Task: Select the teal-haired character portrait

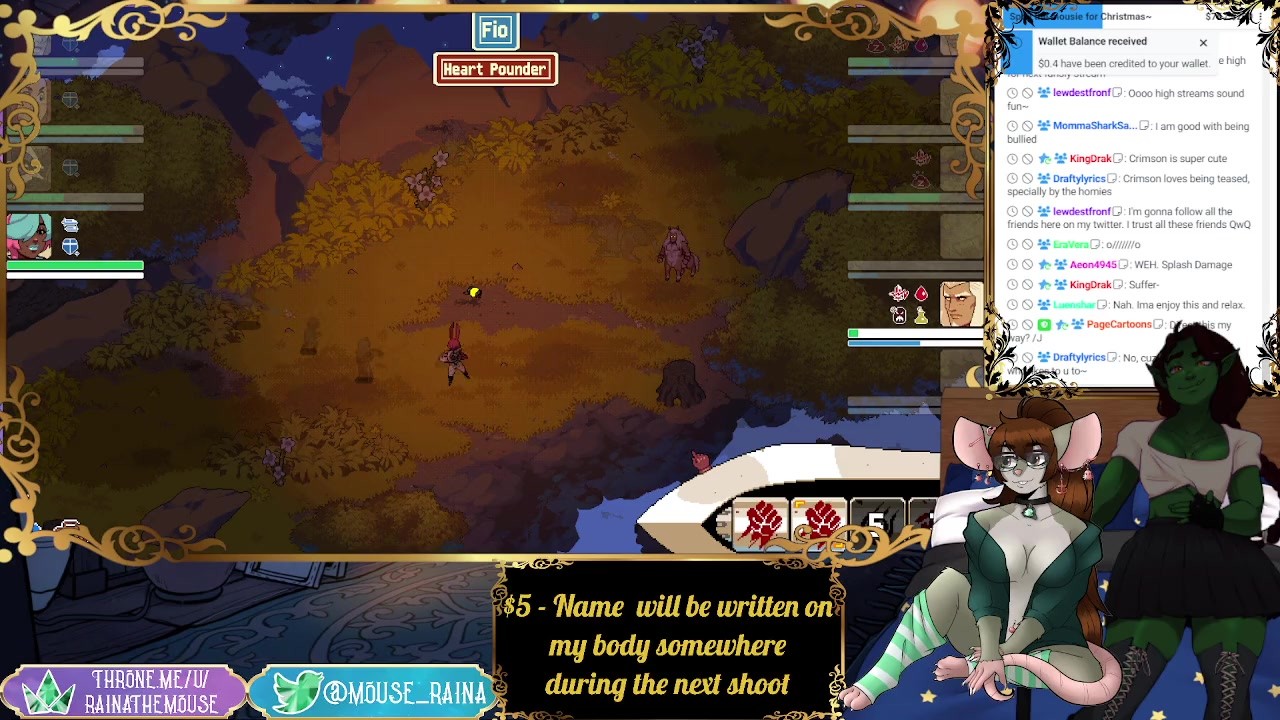Action: click(30, 237)
